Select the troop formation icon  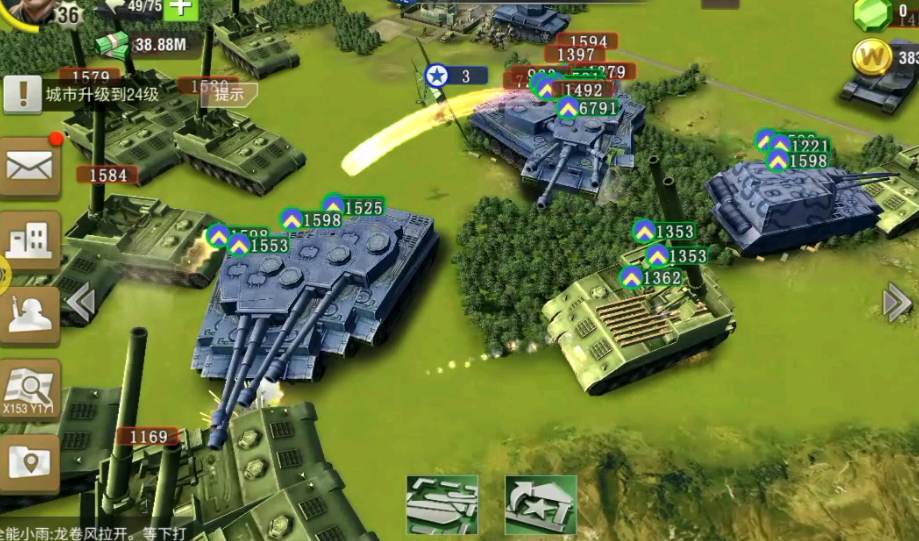(x=442, y=503)
